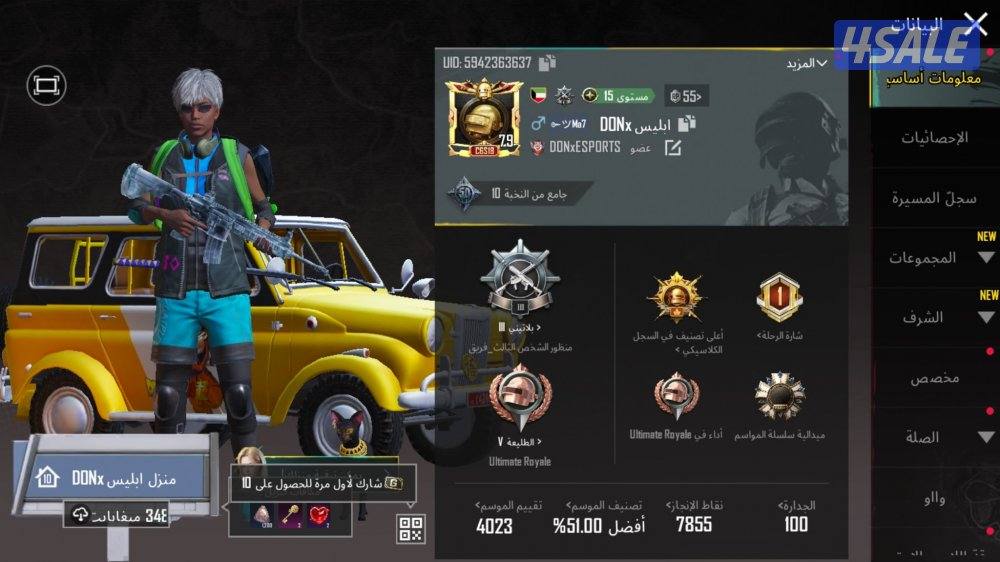Open the الإحصائيات statistics tab

[x=934, y=138]
